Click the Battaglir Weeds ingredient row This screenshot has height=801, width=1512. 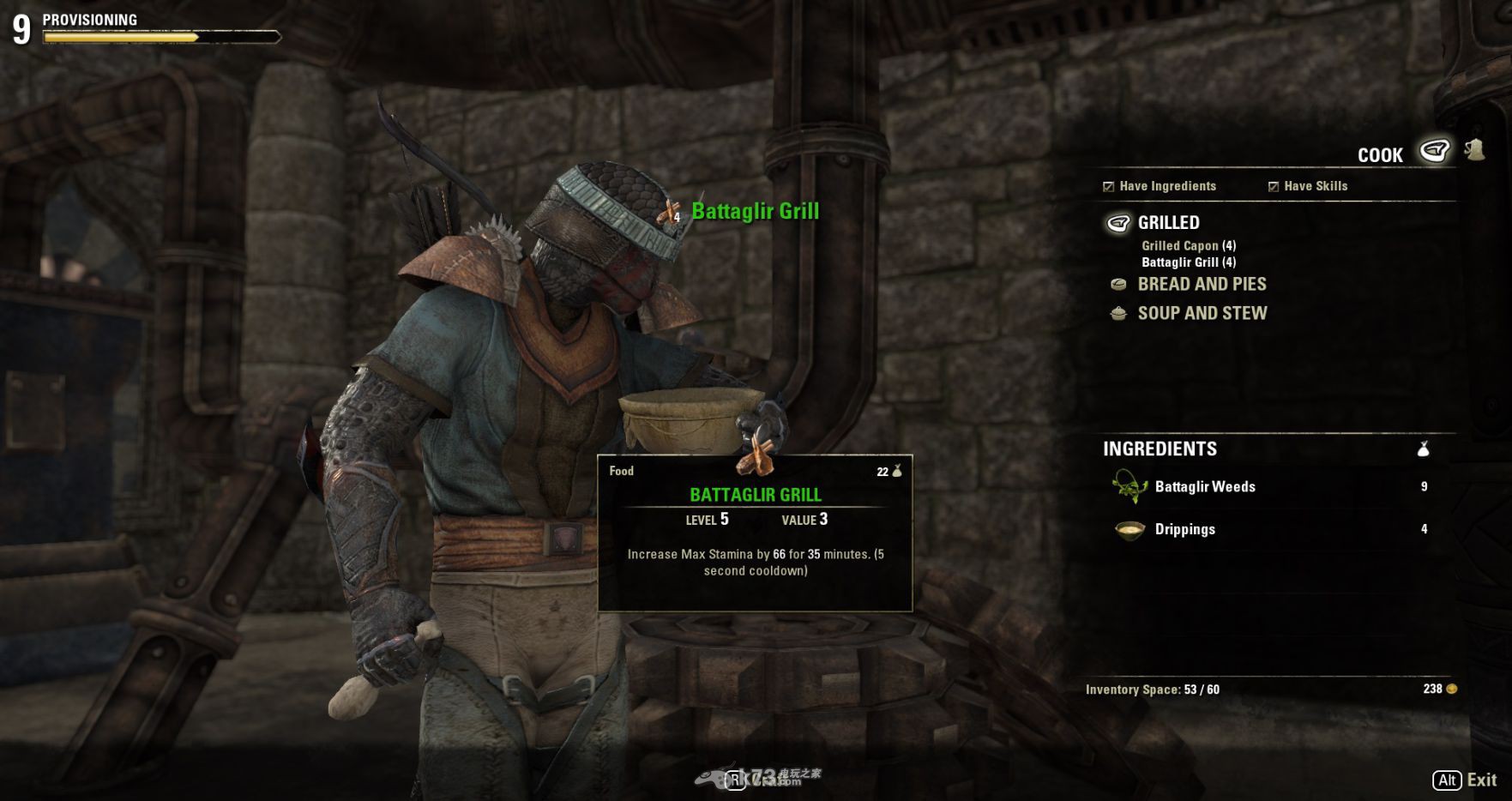(1205, 487)
